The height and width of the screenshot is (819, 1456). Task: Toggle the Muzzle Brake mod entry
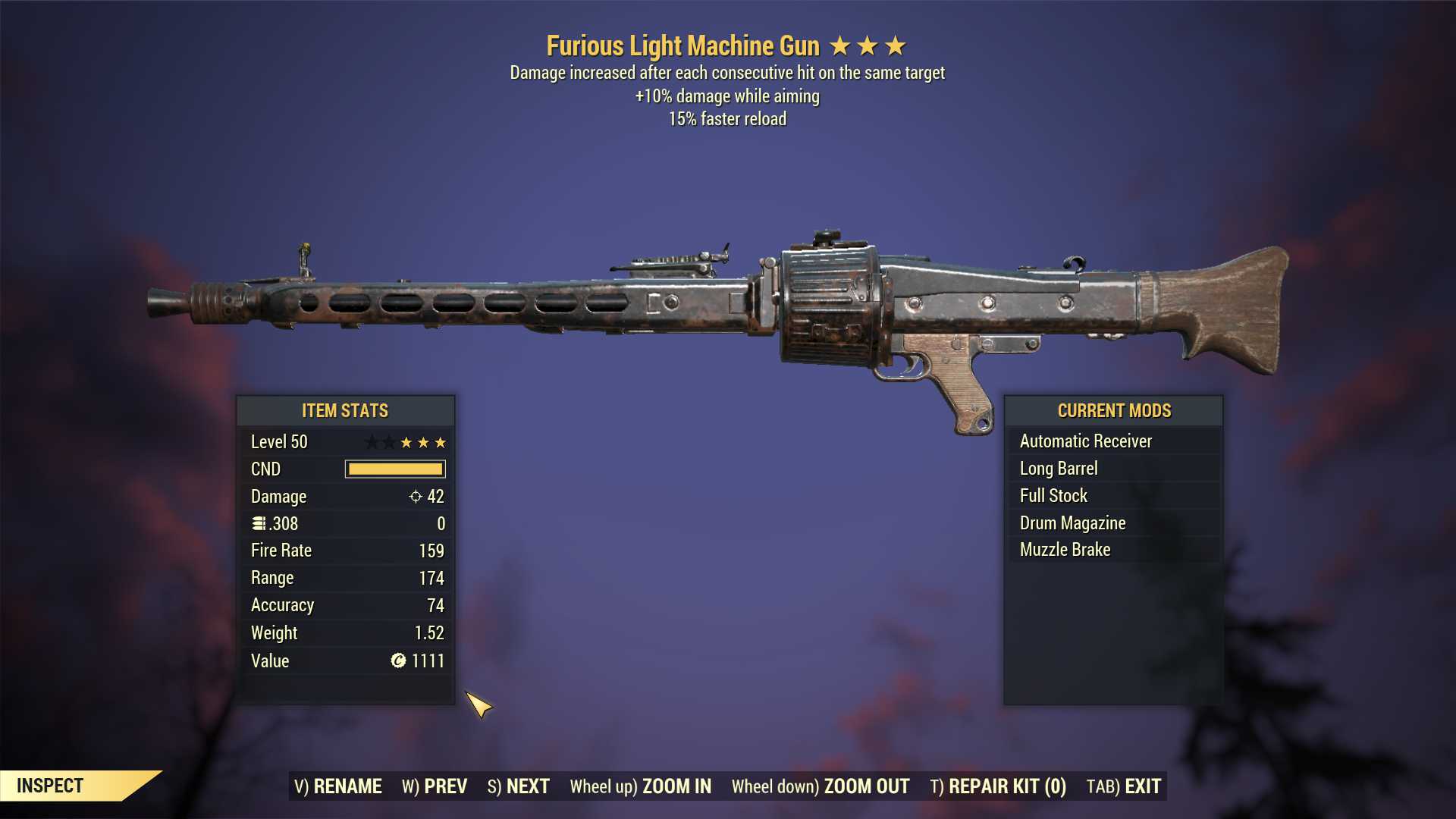(1064, 549)
